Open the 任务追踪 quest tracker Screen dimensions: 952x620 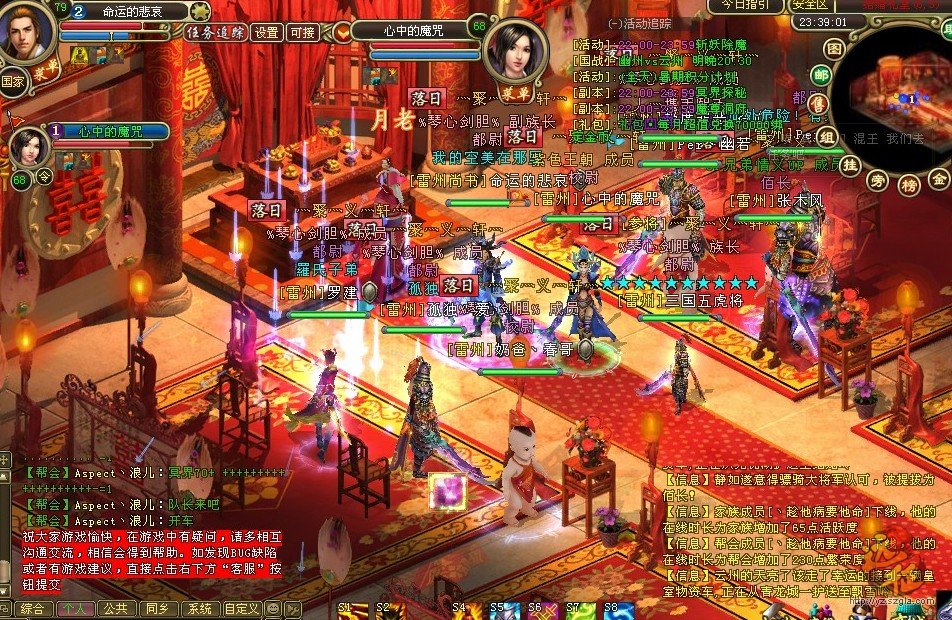point(215,32)
